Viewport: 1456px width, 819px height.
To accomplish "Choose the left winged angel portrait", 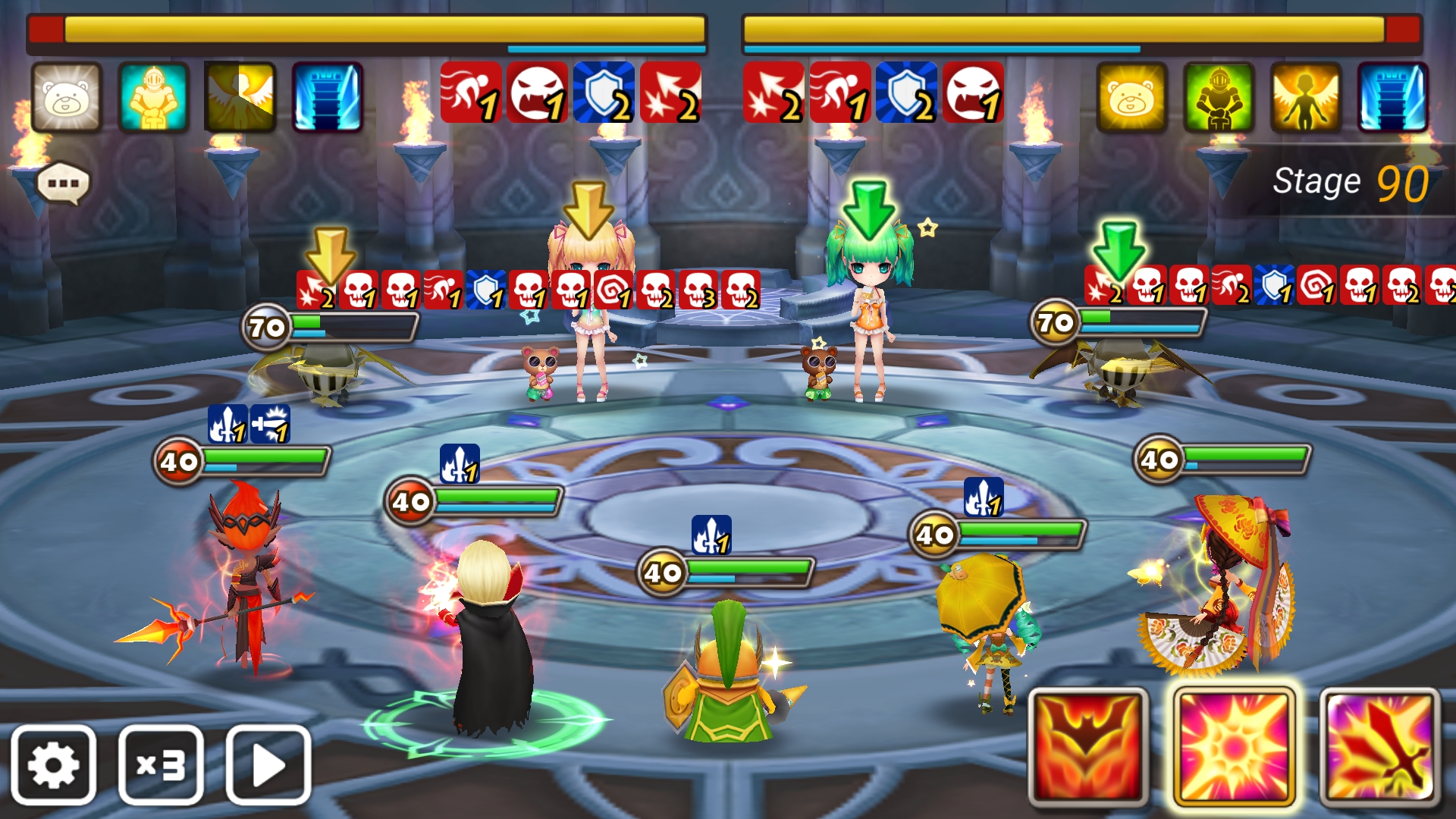I will 240,97.
